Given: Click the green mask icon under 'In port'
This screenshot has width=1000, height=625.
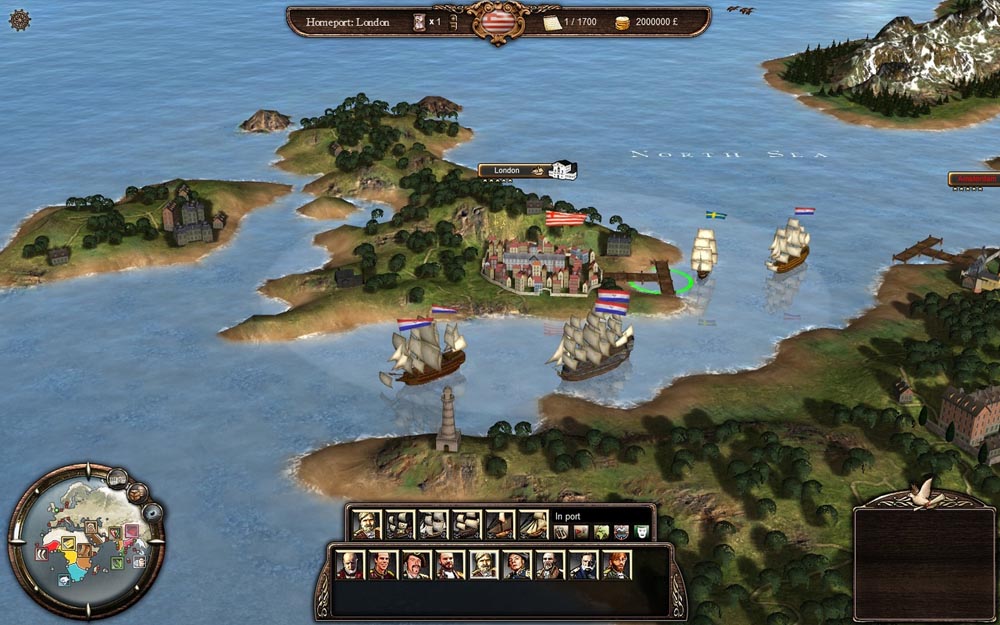Looking at the screenshot, I should [x=640, y=531].
